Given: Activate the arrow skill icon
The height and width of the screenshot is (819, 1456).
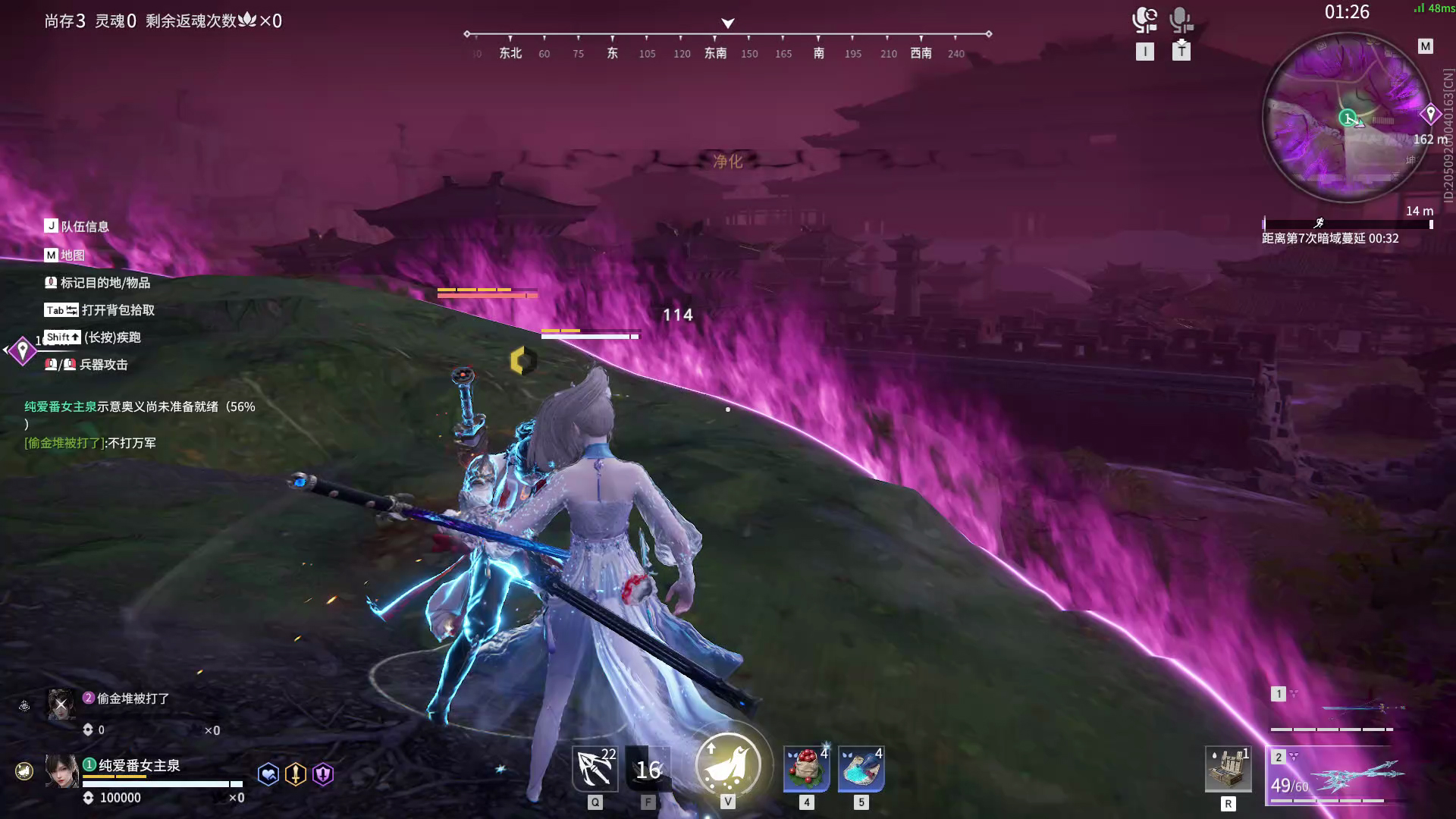Looking at the screenshot, I should [595, 769].
